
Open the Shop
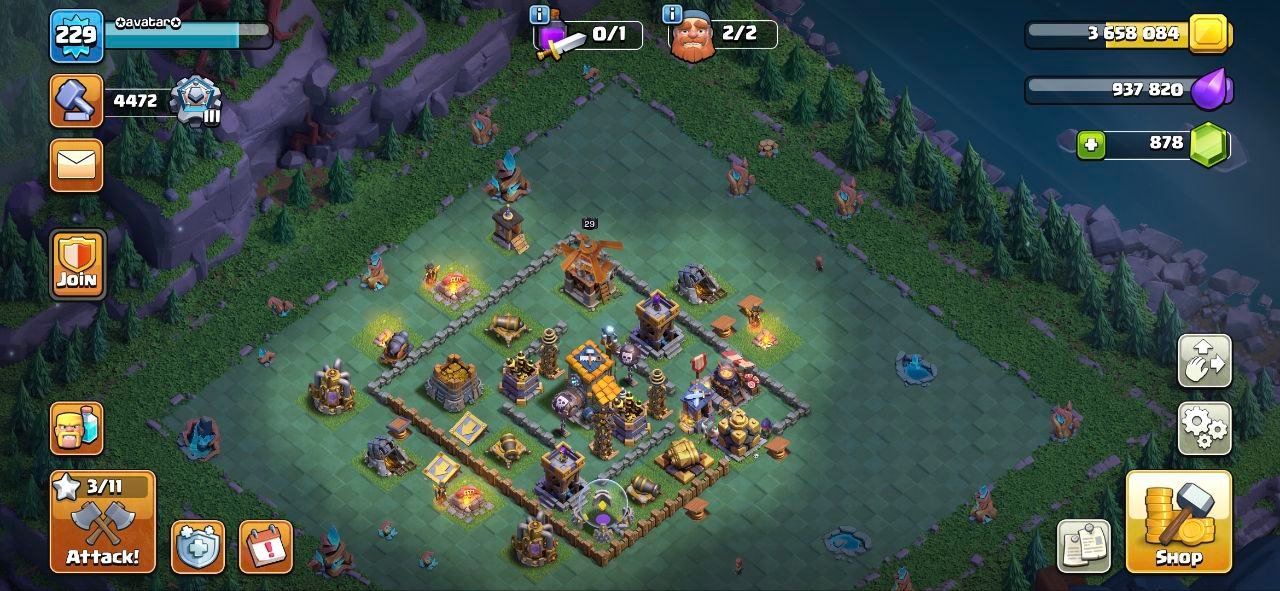[x=1178, y=522]
